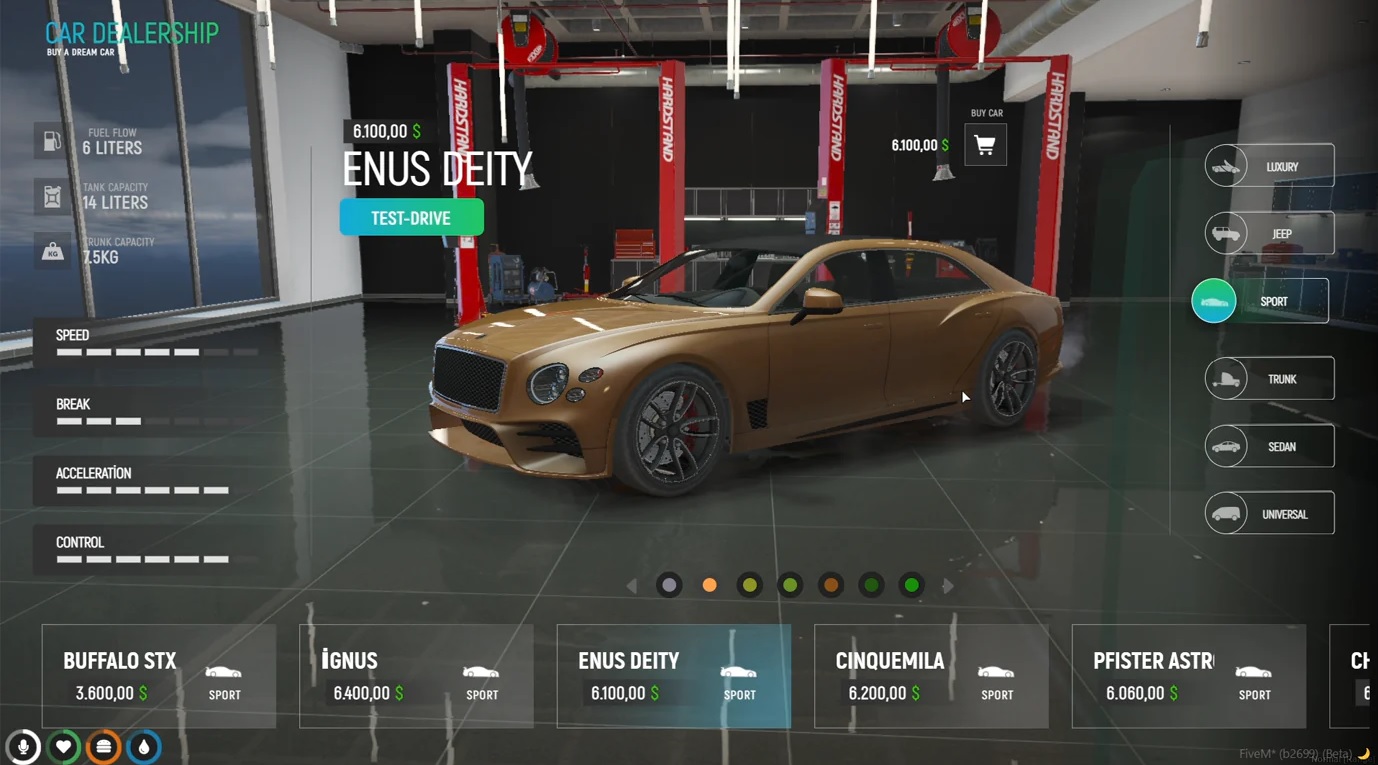
Task: Pick the orange paint color swatch
Action: [709, 584]
